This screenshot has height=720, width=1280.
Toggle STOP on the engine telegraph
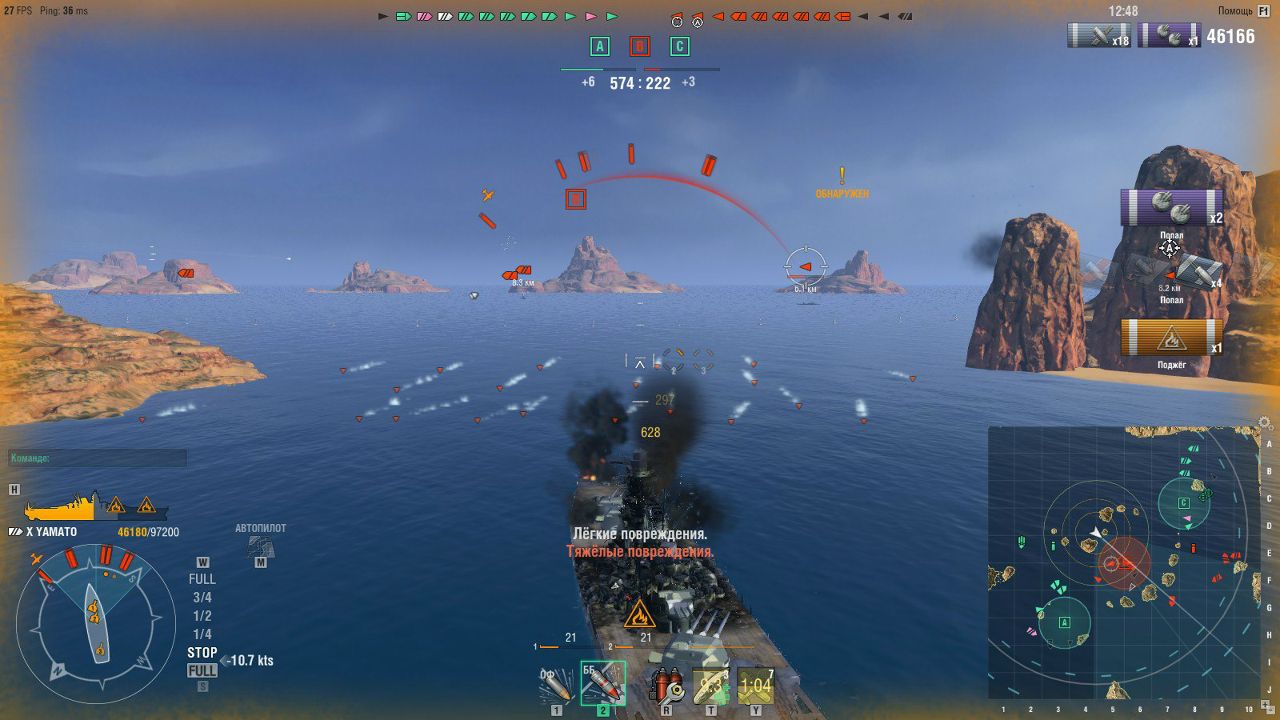(x=202, y=651)
